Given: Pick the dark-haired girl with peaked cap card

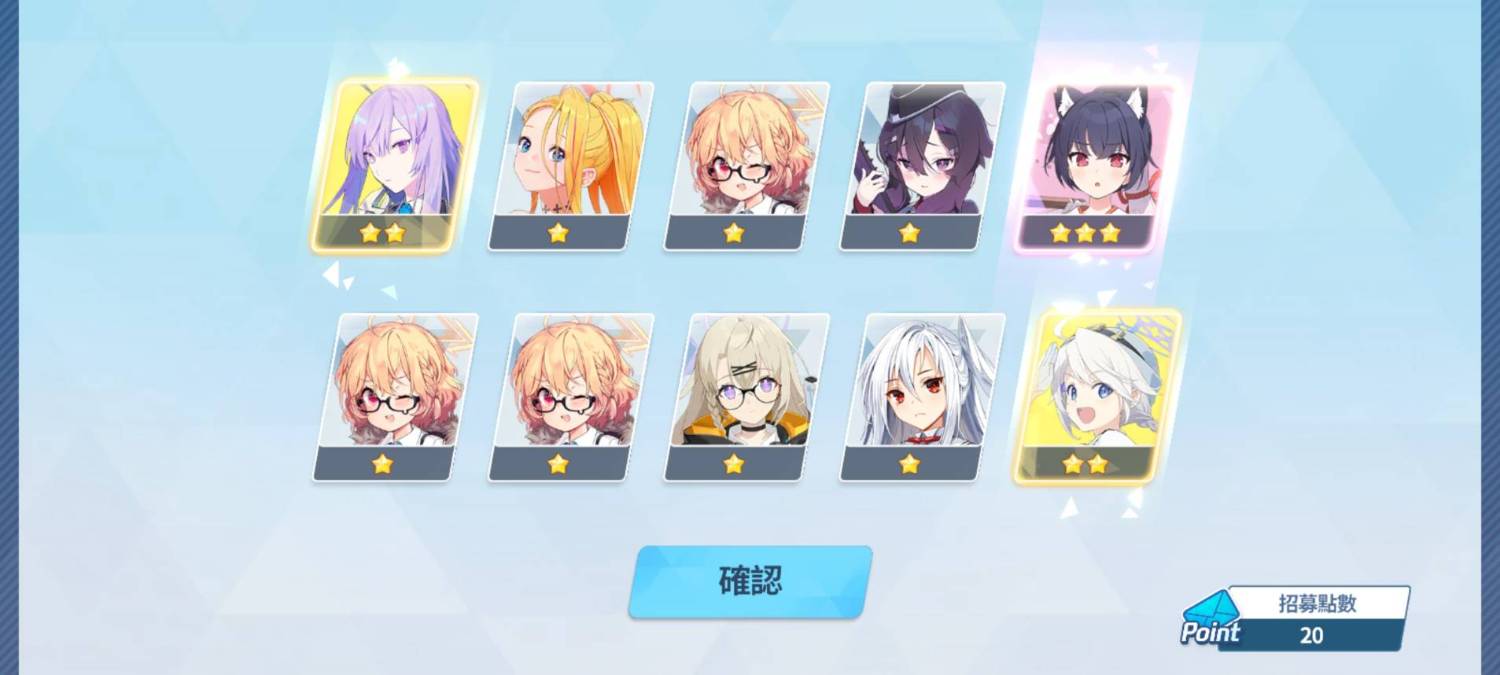Looking at the screenshot, I should pos(922,165).
